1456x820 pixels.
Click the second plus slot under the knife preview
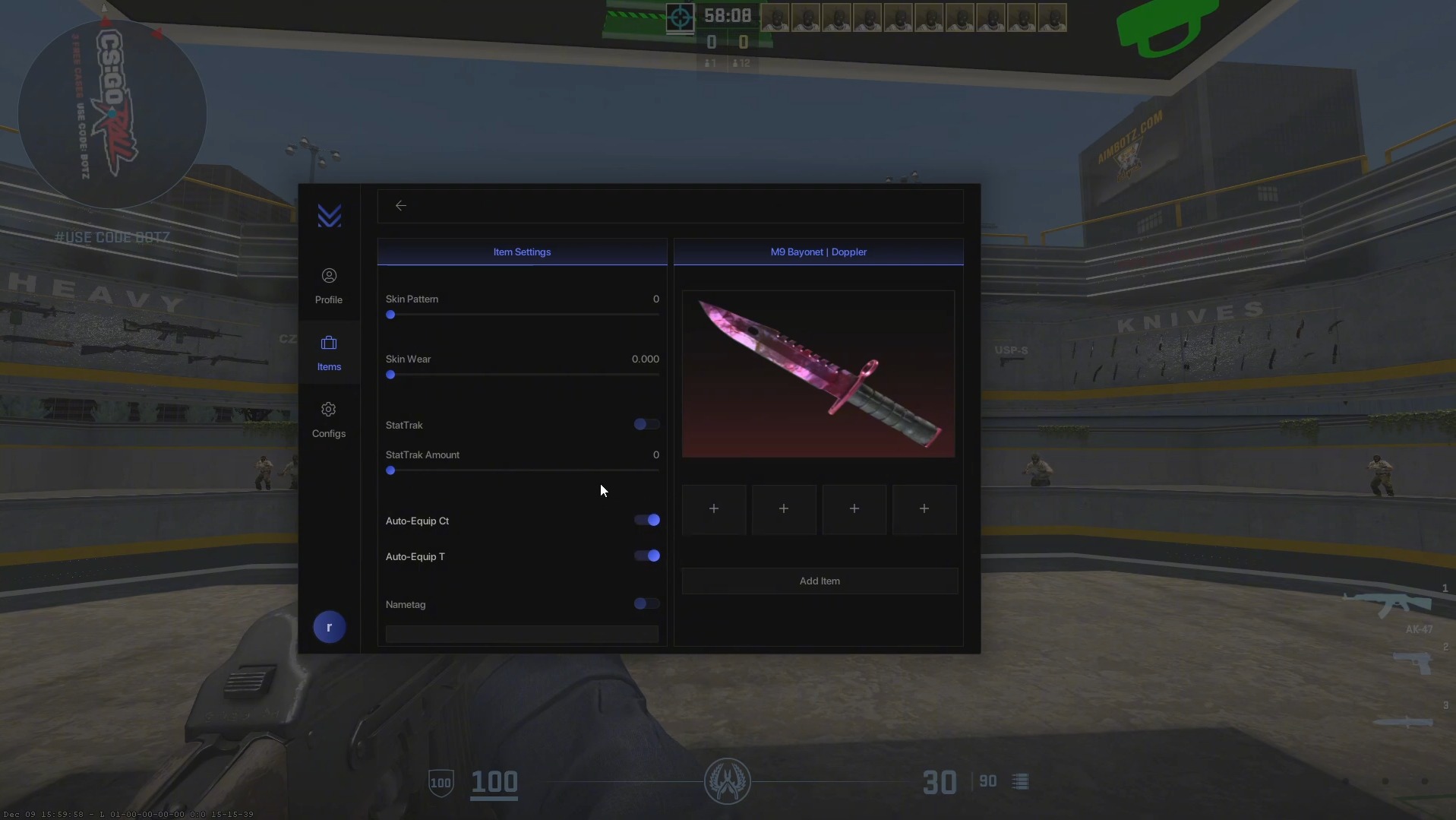click(x=784, y=508)
